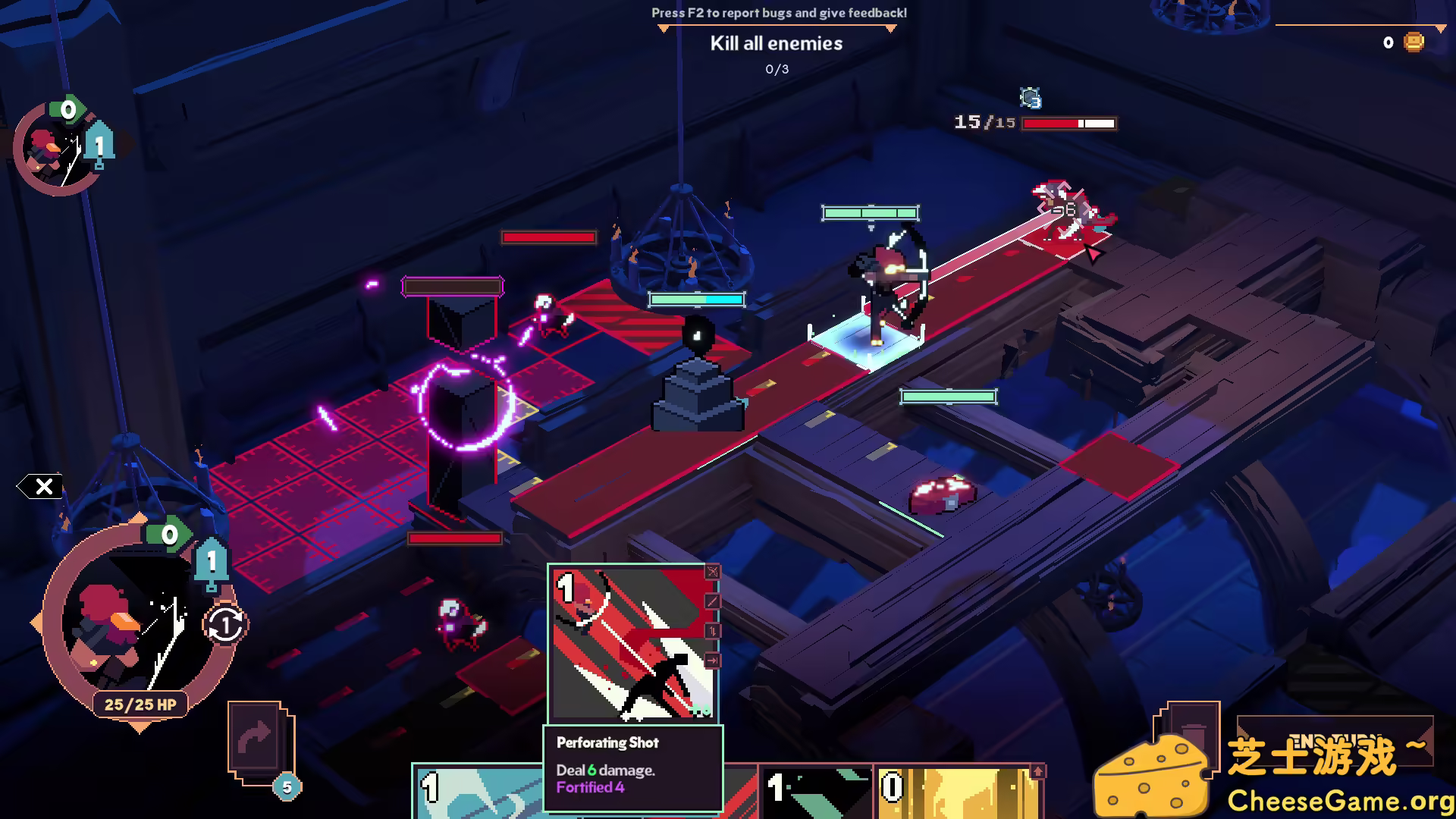1456x819 pixels.
Task: Select the crossed-arrows icon on Perforating Shot card
Action: click(711, 571)
